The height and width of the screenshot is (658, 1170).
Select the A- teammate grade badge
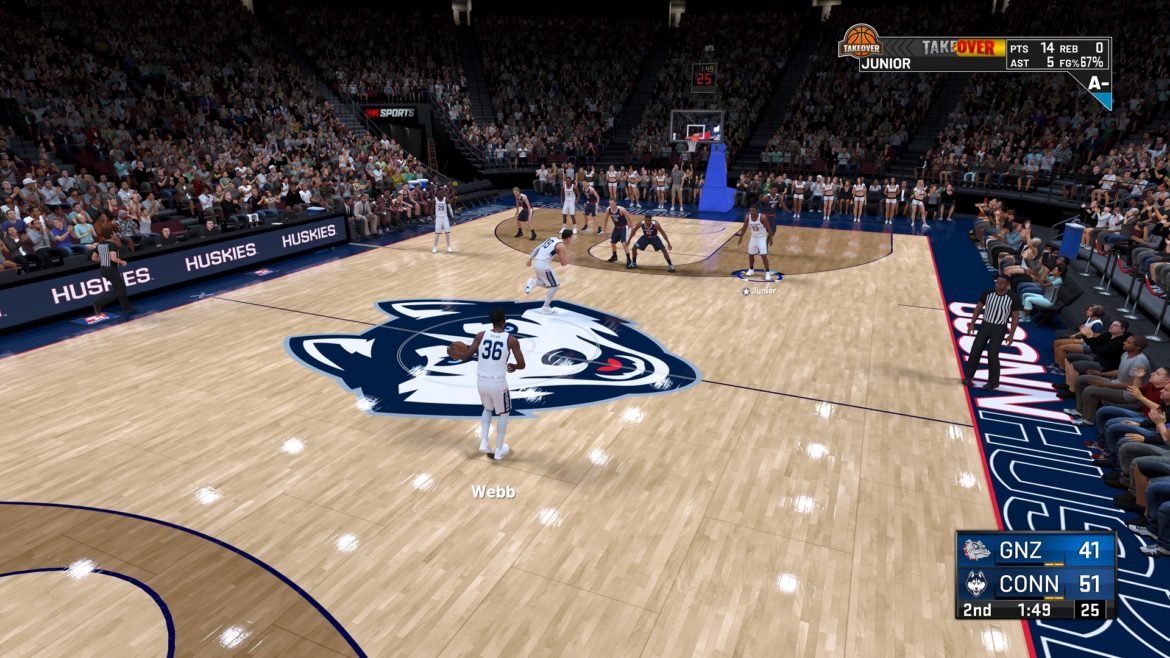pyautogui.click(x=1098, y=84)
